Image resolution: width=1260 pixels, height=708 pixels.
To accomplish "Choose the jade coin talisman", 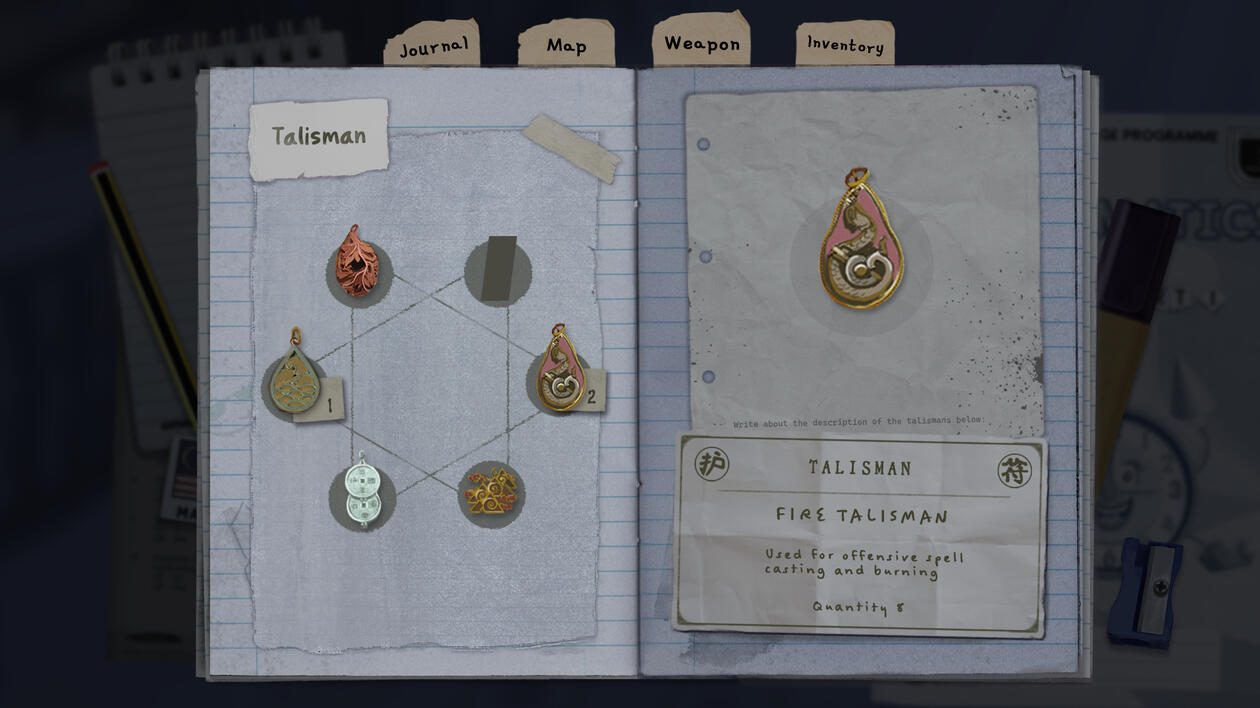I will pyautogui.click(x=361, y=494).
